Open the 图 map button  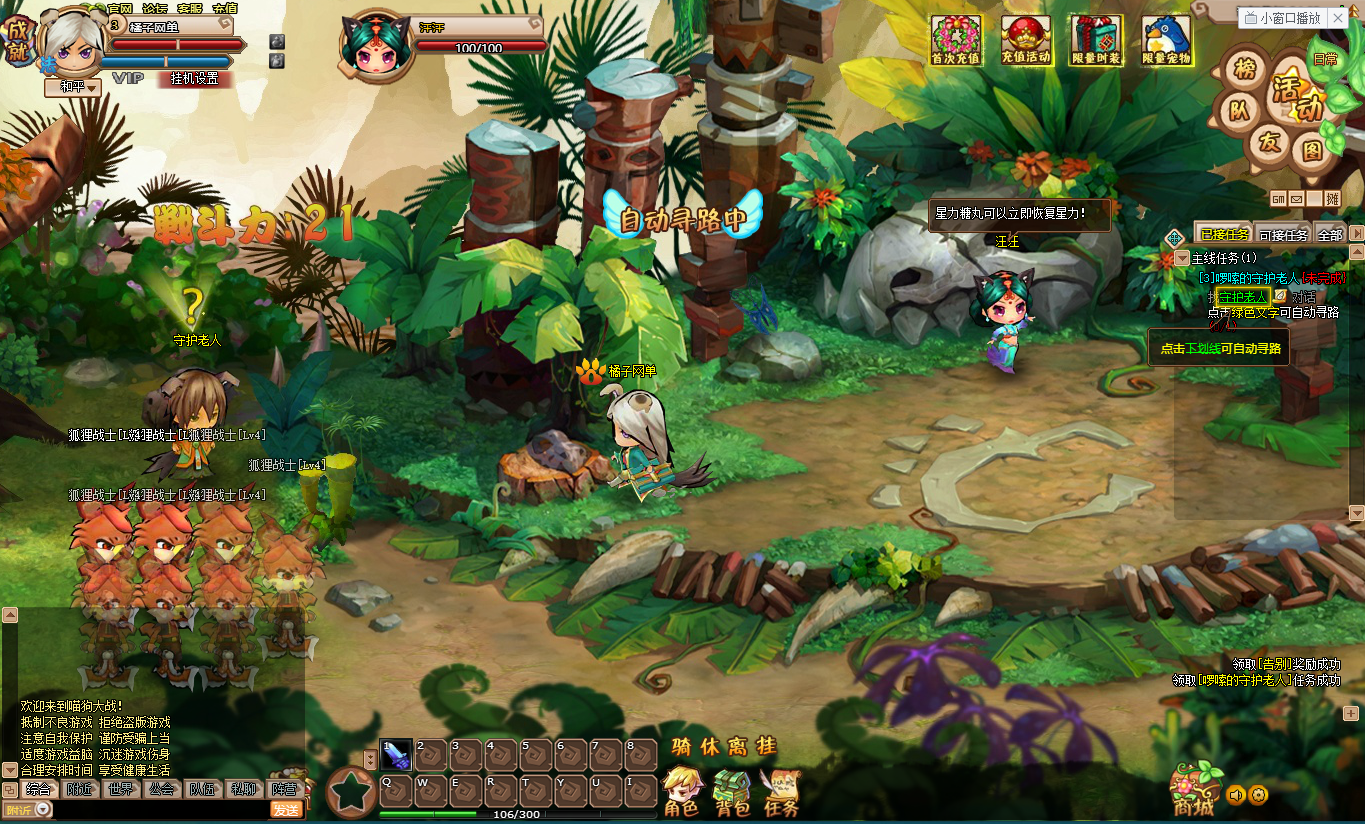tap(1311, 151)
